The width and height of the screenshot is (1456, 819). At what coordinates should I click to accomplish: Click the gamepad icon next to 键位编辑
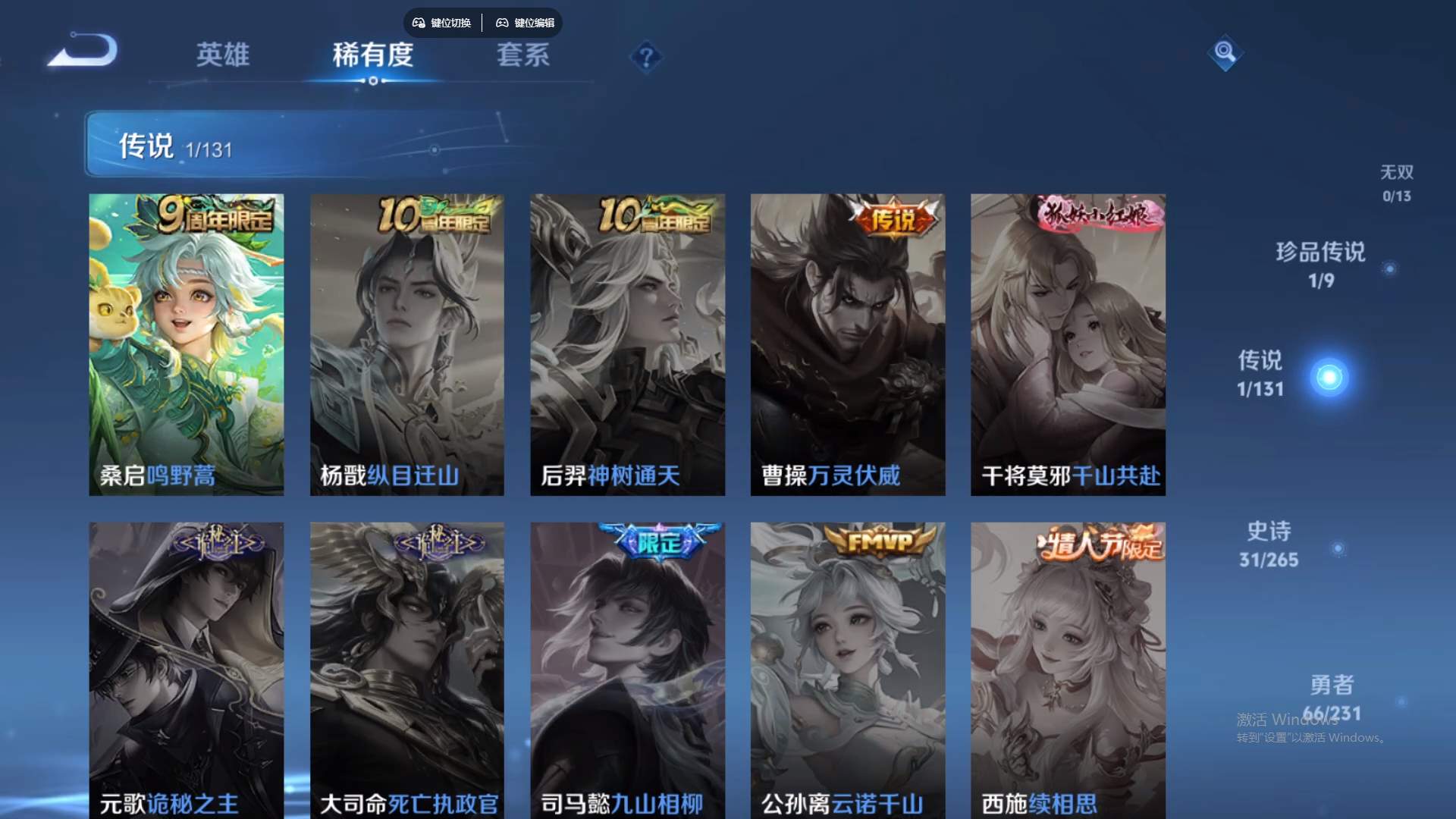pyautogui.click(x=503, y=23)
